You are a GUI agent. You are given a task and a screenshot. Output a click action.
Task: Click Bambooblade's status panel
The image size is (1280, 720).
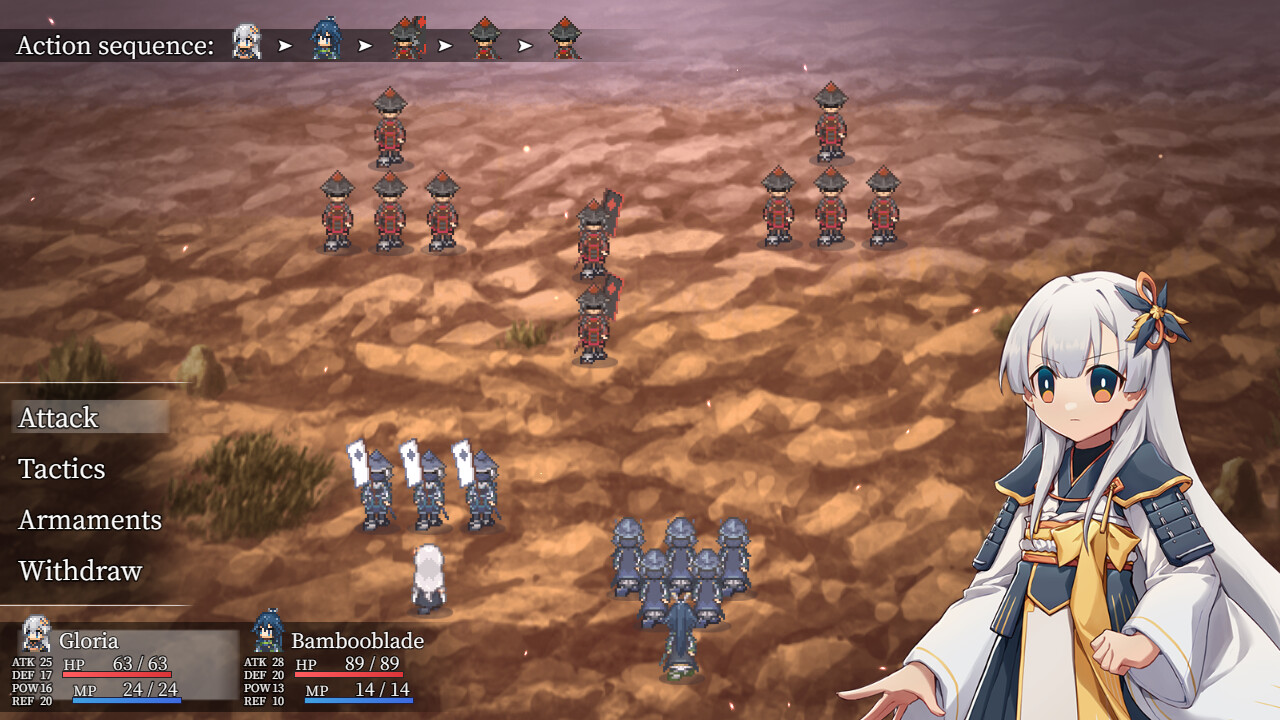pyautogui.click(x=340, y=664)
